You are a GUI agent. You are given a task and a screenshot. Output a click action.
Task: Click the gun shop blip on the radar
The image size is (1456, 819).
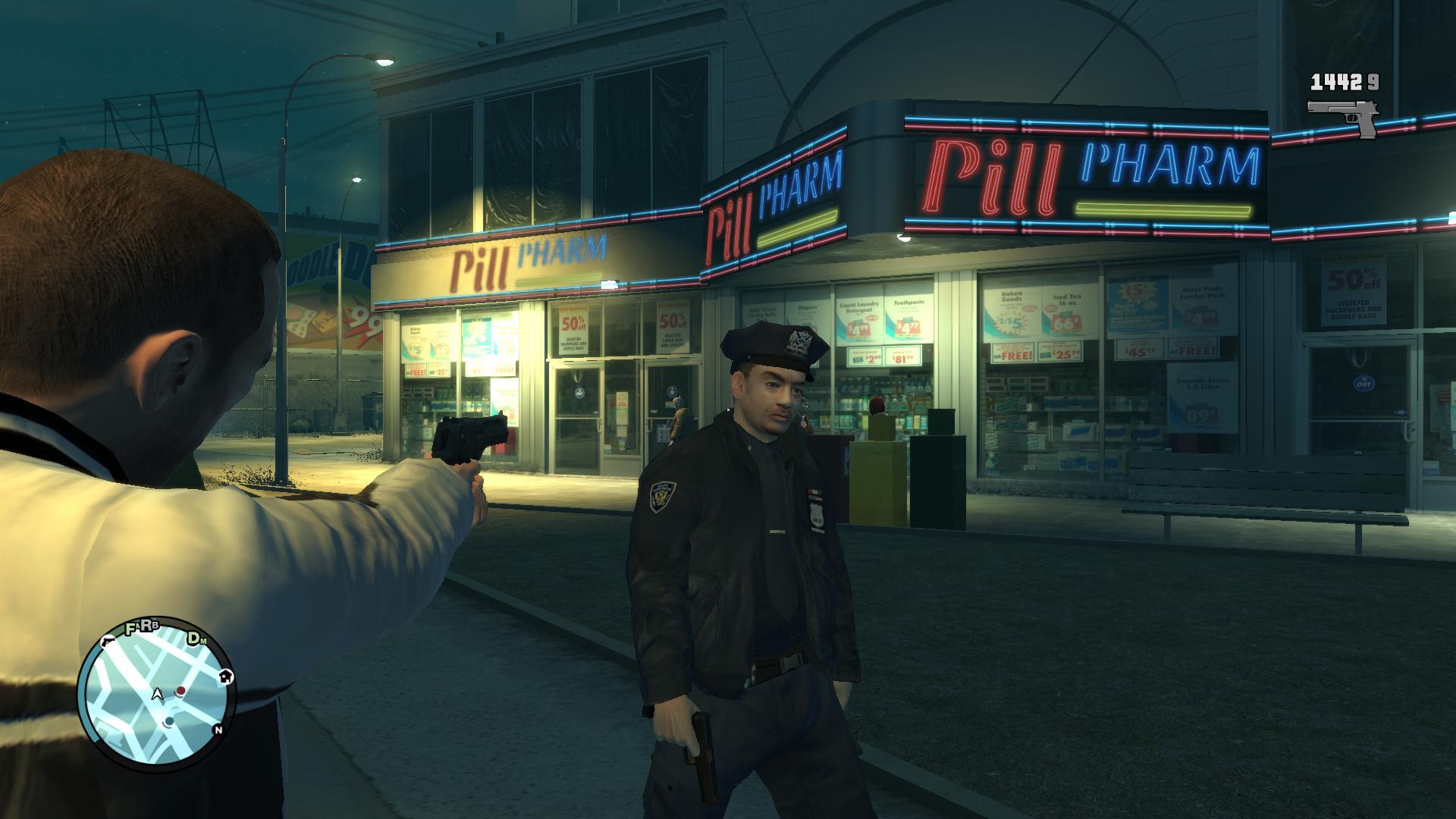click(x=108, y=641)
